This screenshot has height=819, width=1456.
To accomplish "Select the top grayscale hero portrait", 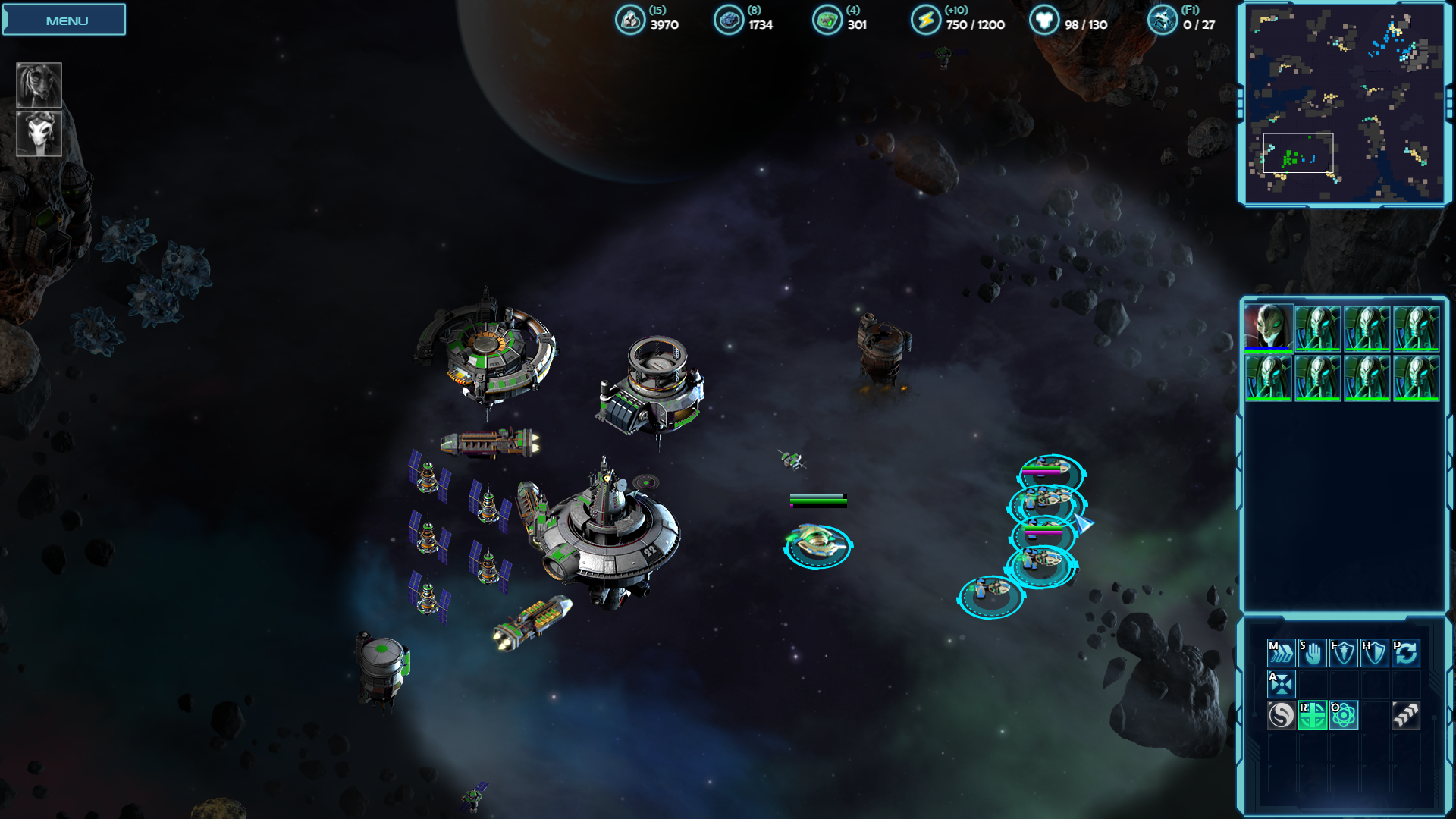I will [x=39, y=84].
